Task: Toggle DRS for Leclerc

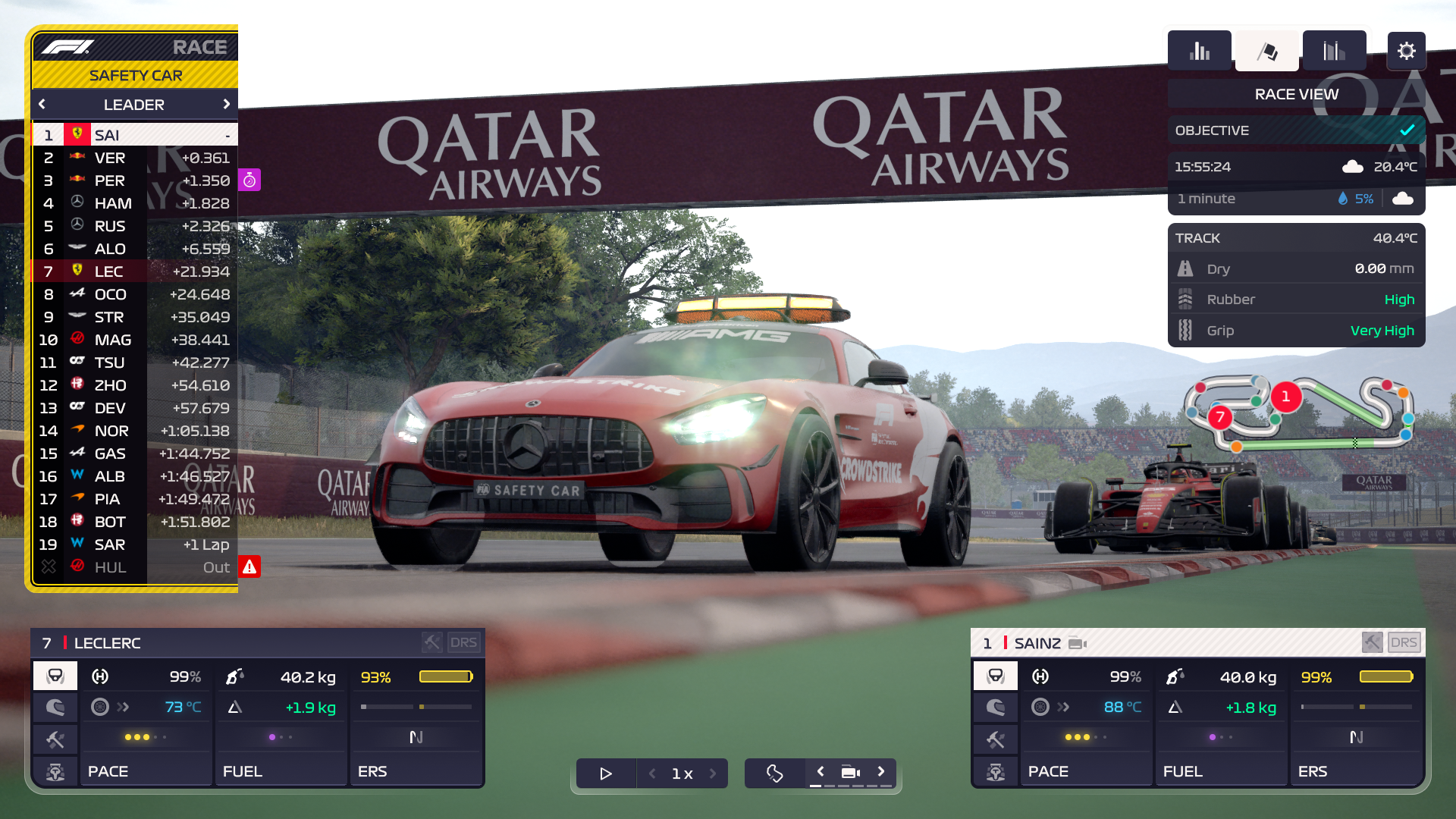Action: [x=465, y=642]
